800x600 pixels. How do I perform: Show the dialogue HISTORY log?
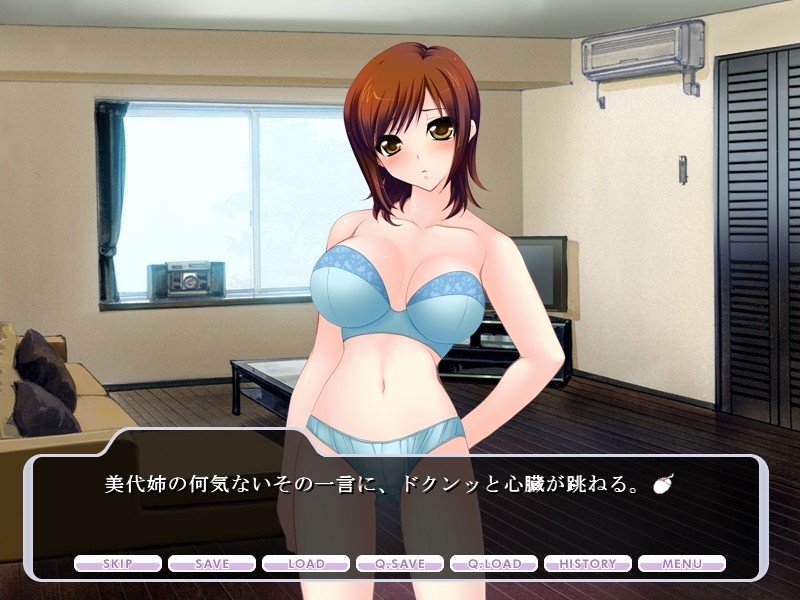pyautogui.click(x=588, y=564)
